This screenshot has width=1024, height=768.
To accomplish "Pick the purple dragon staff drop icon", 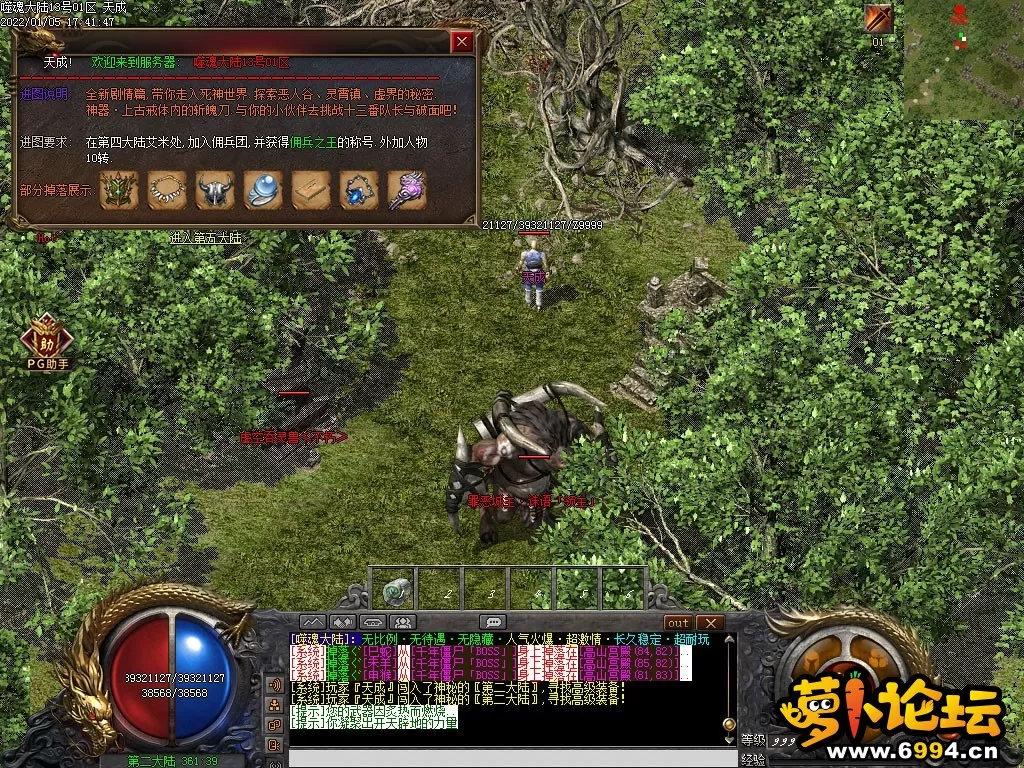I will point(407,190).
